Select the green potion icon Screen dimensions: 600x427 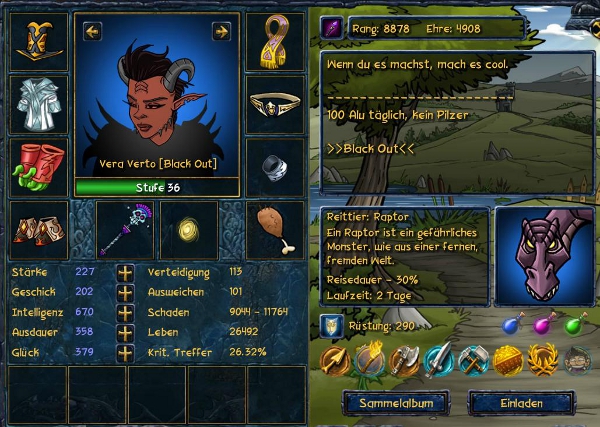[x=575, y=325]
